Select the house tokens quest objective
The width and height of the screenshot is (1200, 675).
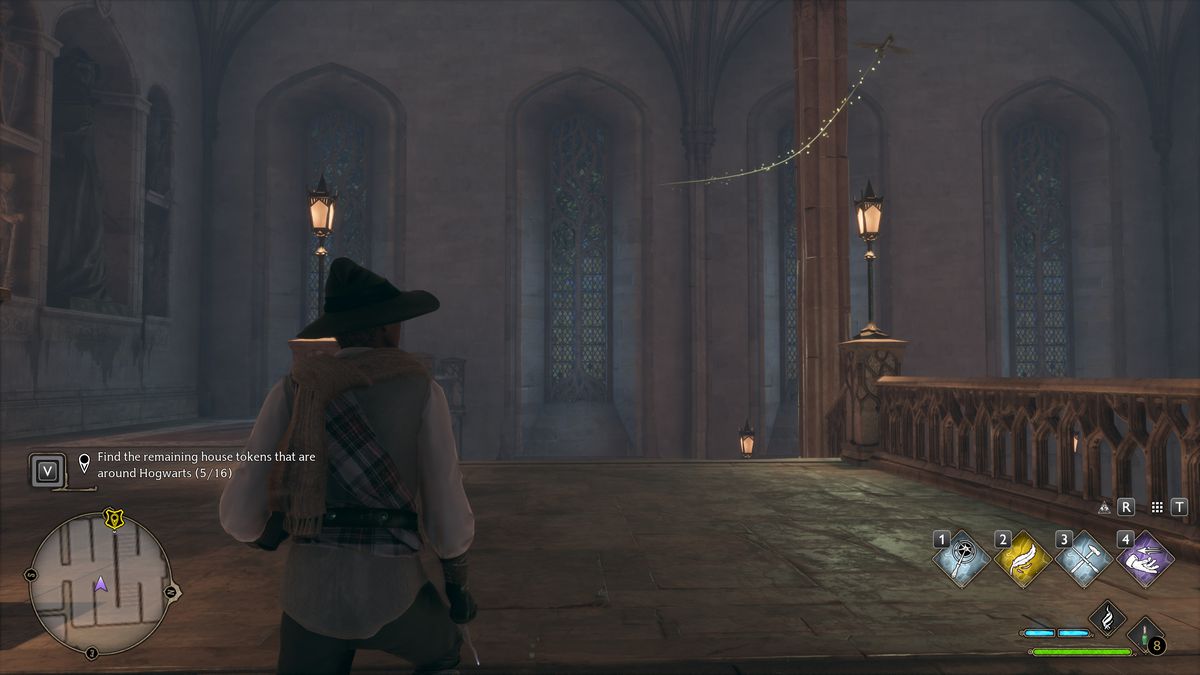point(165,464)
